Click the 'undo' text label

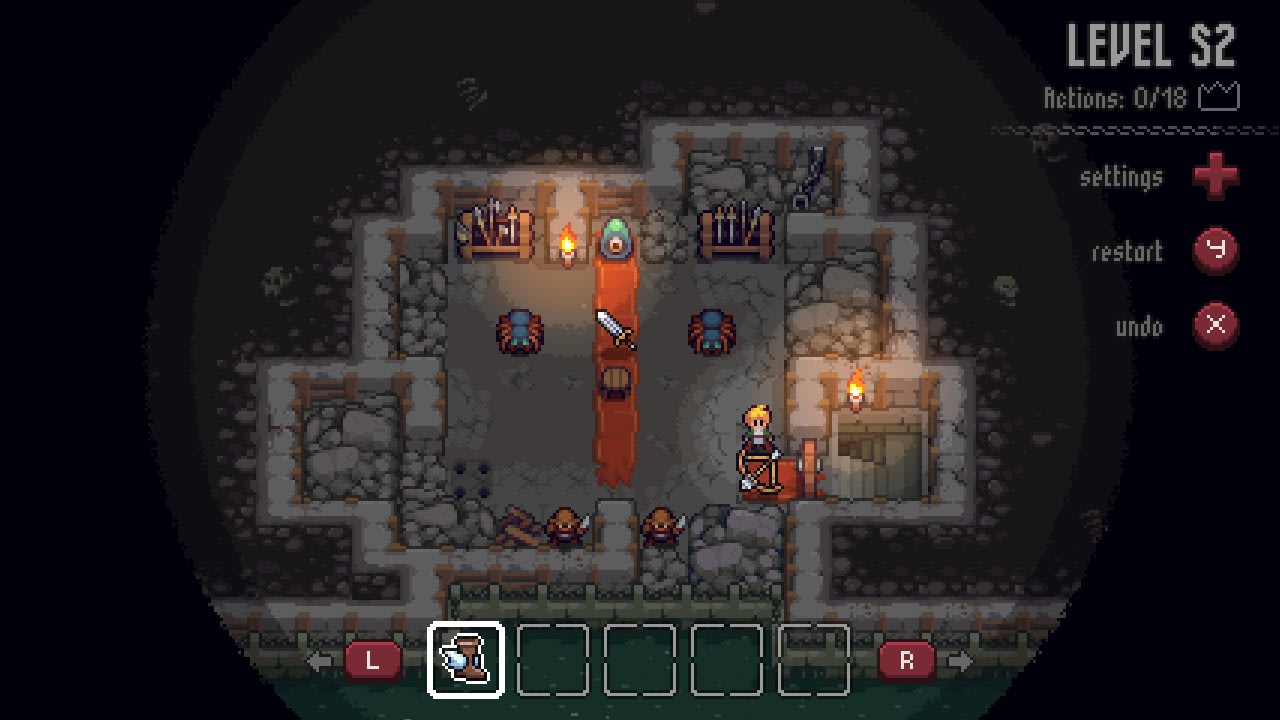coord(1140,326)
